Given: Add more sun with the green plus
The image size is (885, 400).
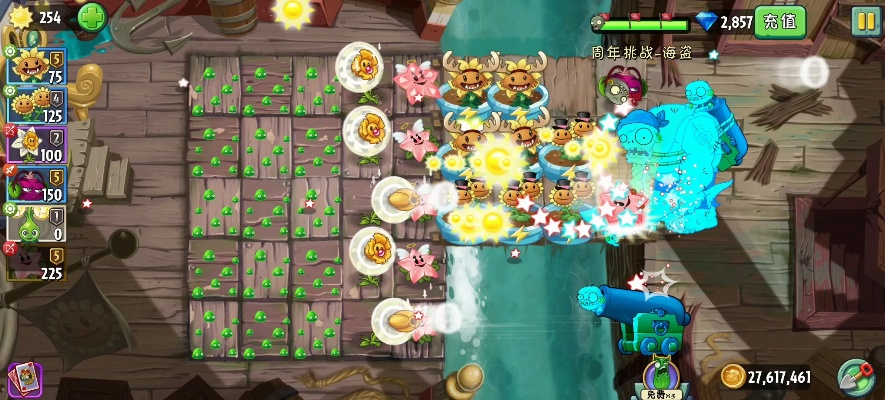Looking at the screenshot, I should tap(91, 17).
